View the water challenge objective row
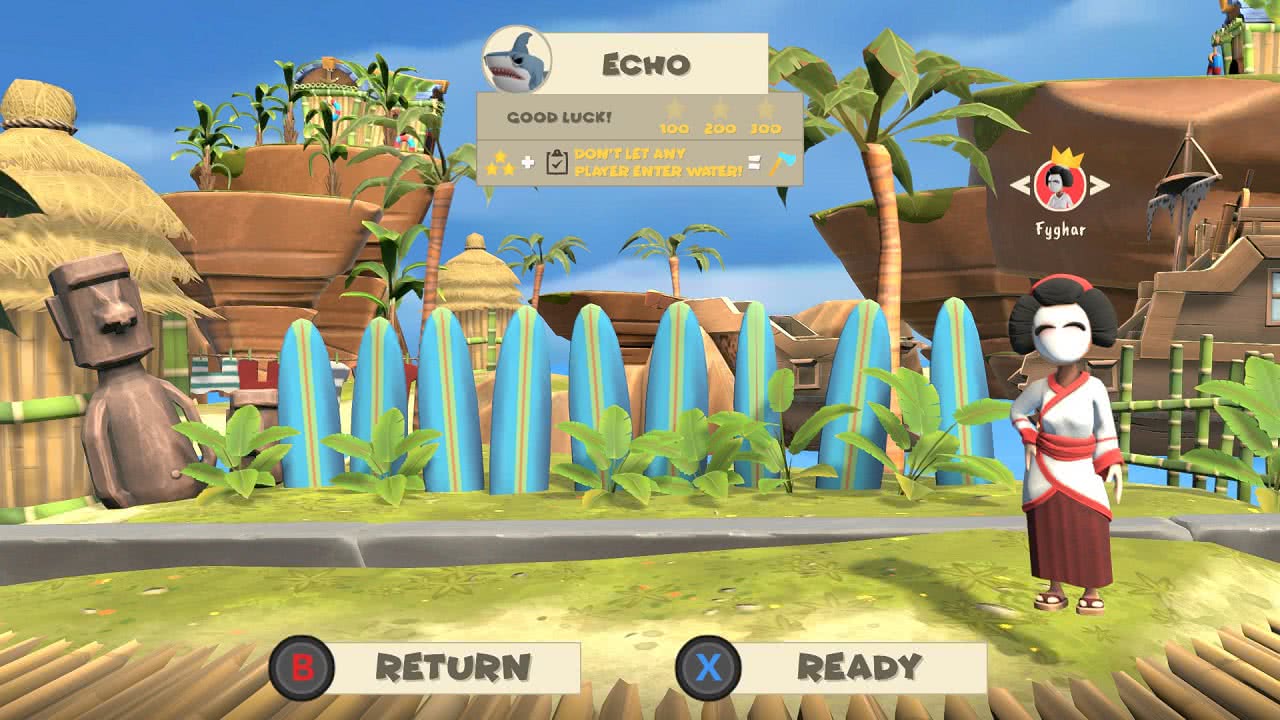This screenshot has height=720, width=1280. (640, 164)
